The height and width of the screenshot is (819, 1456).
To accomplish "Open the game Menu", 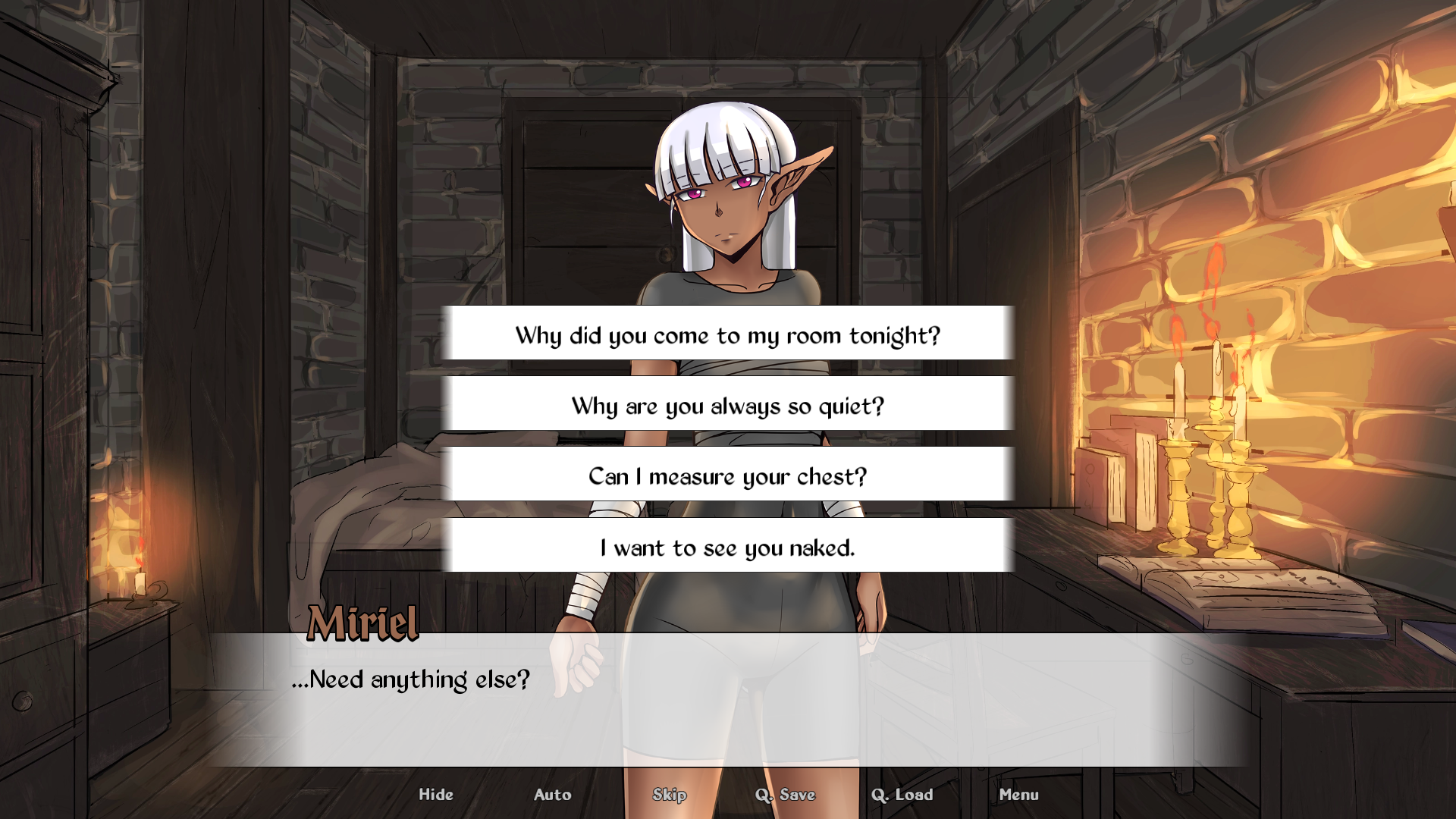I will [1019, 795].
